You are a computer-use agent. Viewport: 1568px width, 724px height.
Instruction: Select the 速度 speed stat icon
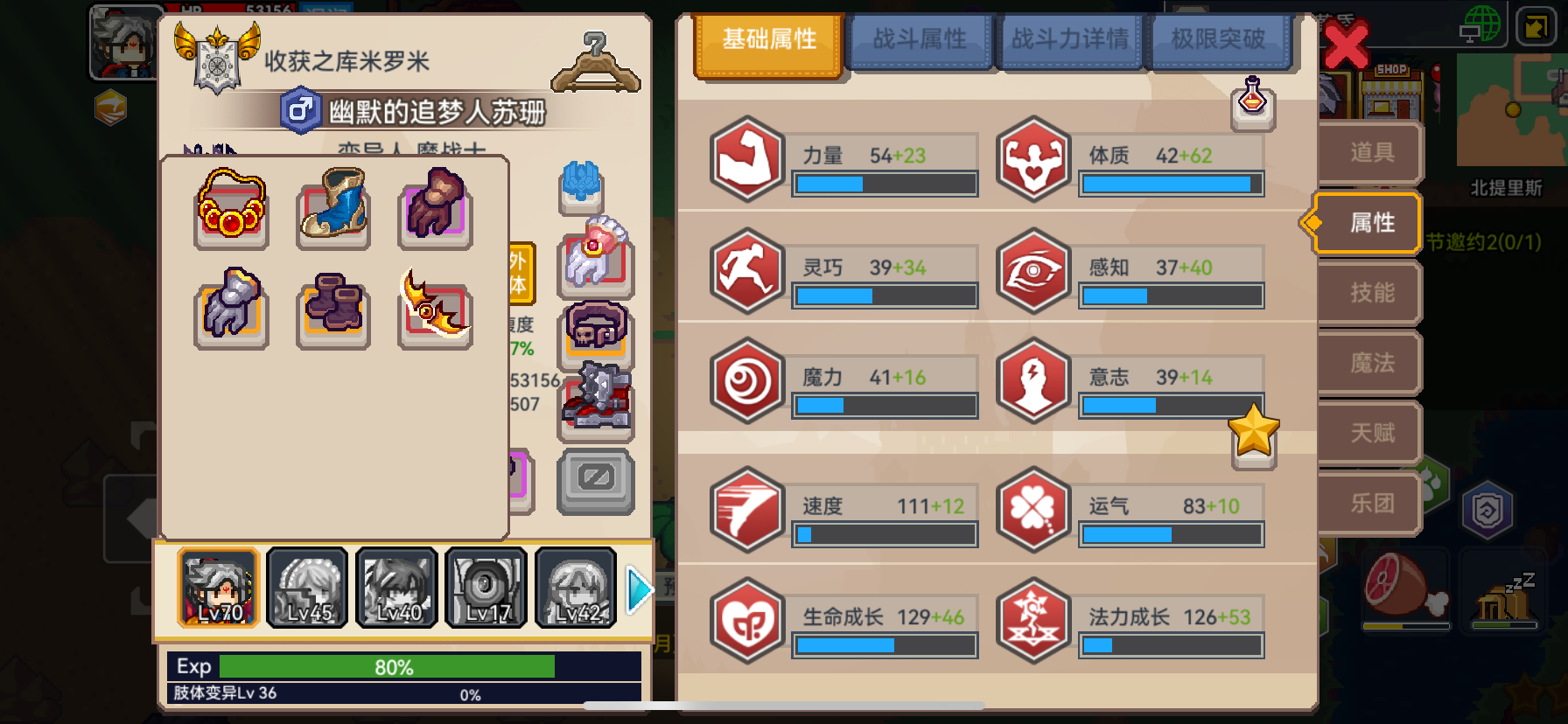pyautogui.click(x=747, y=512)
